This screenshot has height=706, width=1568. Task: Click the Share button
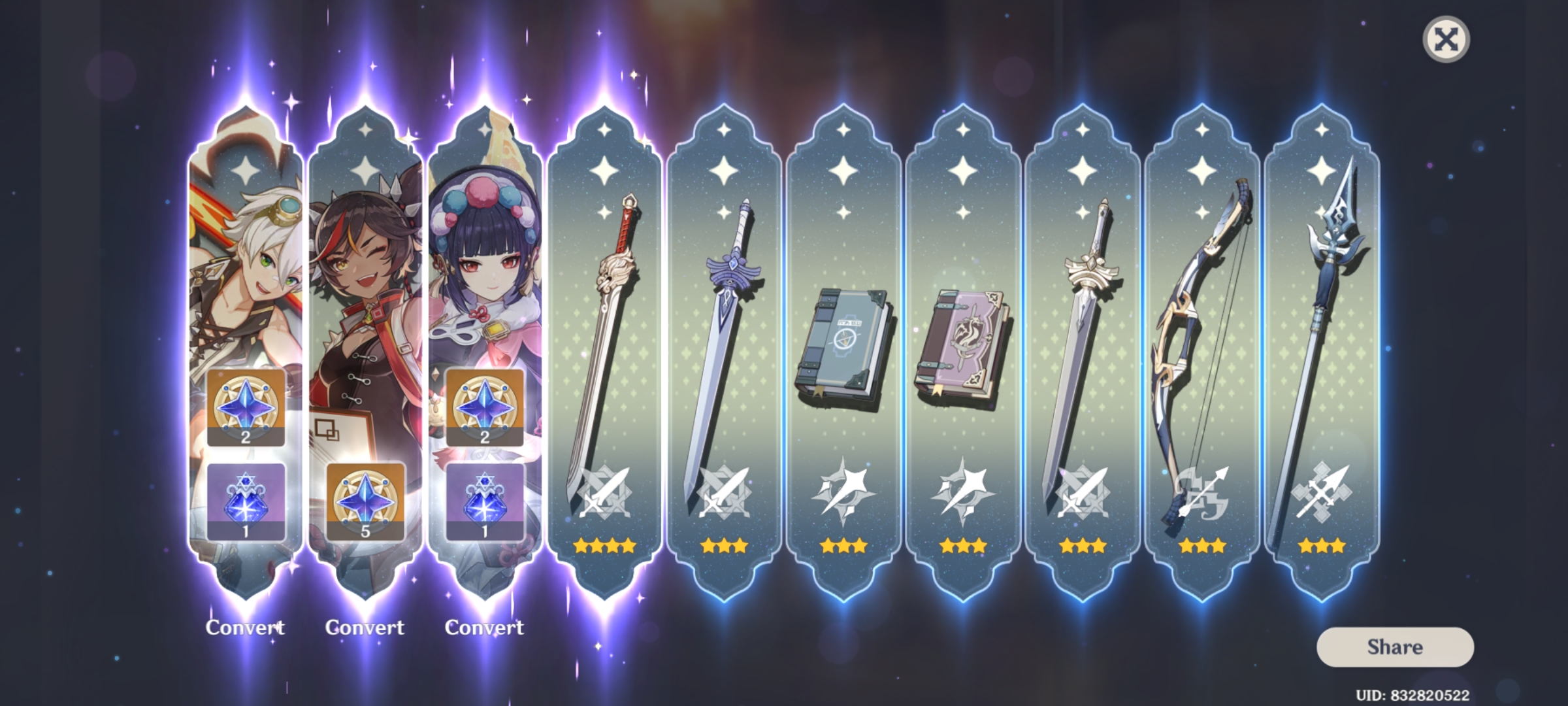(1394, 647)
